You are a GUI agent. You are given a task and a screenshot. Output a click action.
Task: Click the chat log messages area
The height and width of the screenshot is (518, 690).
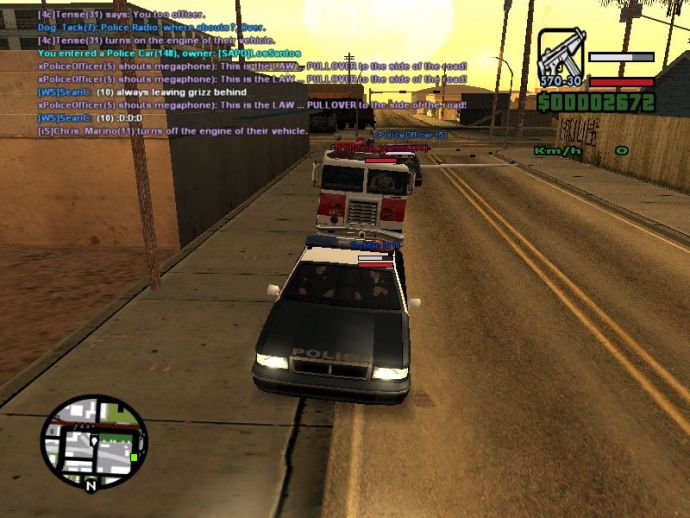[250, 72]
